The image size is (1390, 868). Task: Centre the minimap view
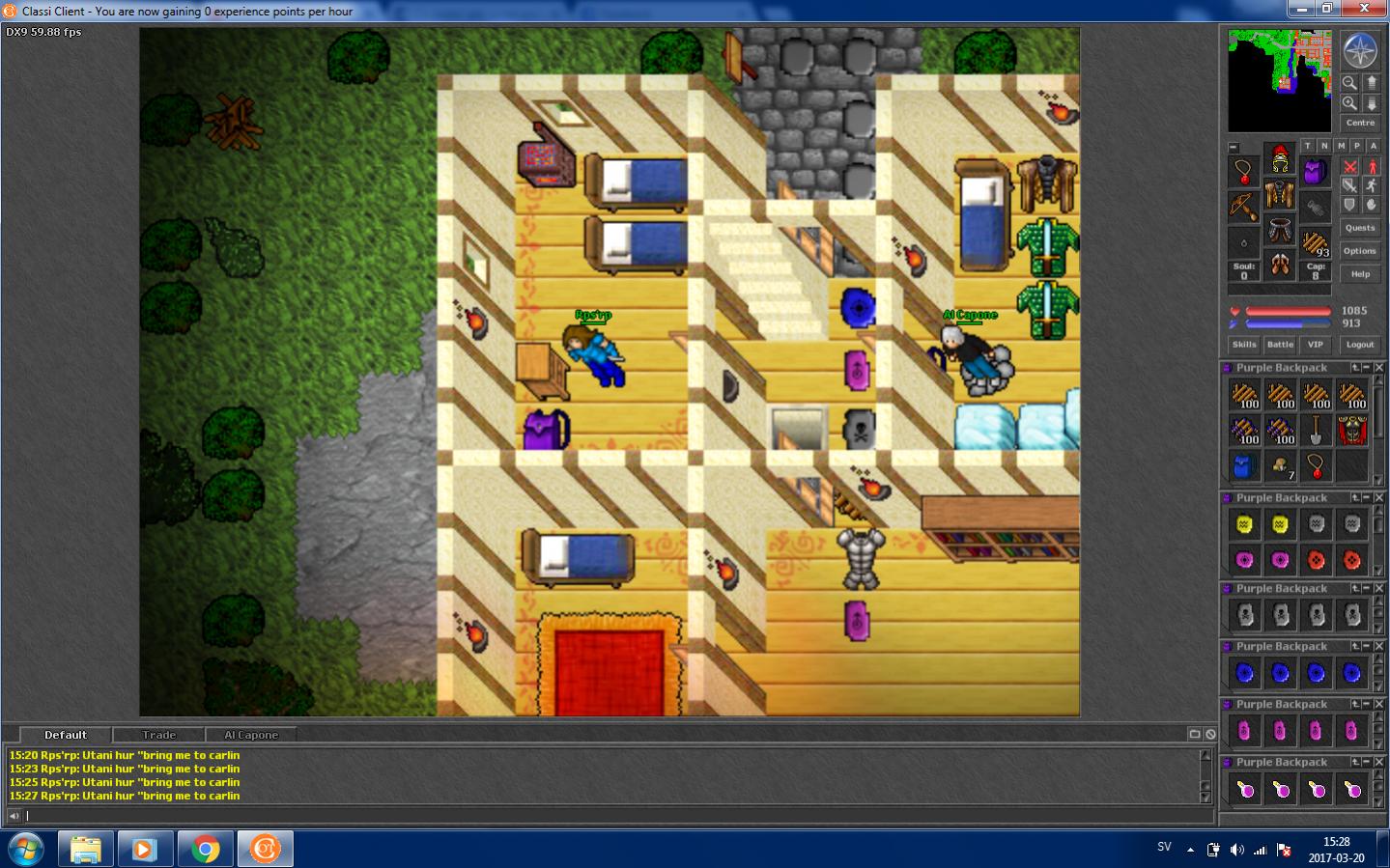(1360, 123)
